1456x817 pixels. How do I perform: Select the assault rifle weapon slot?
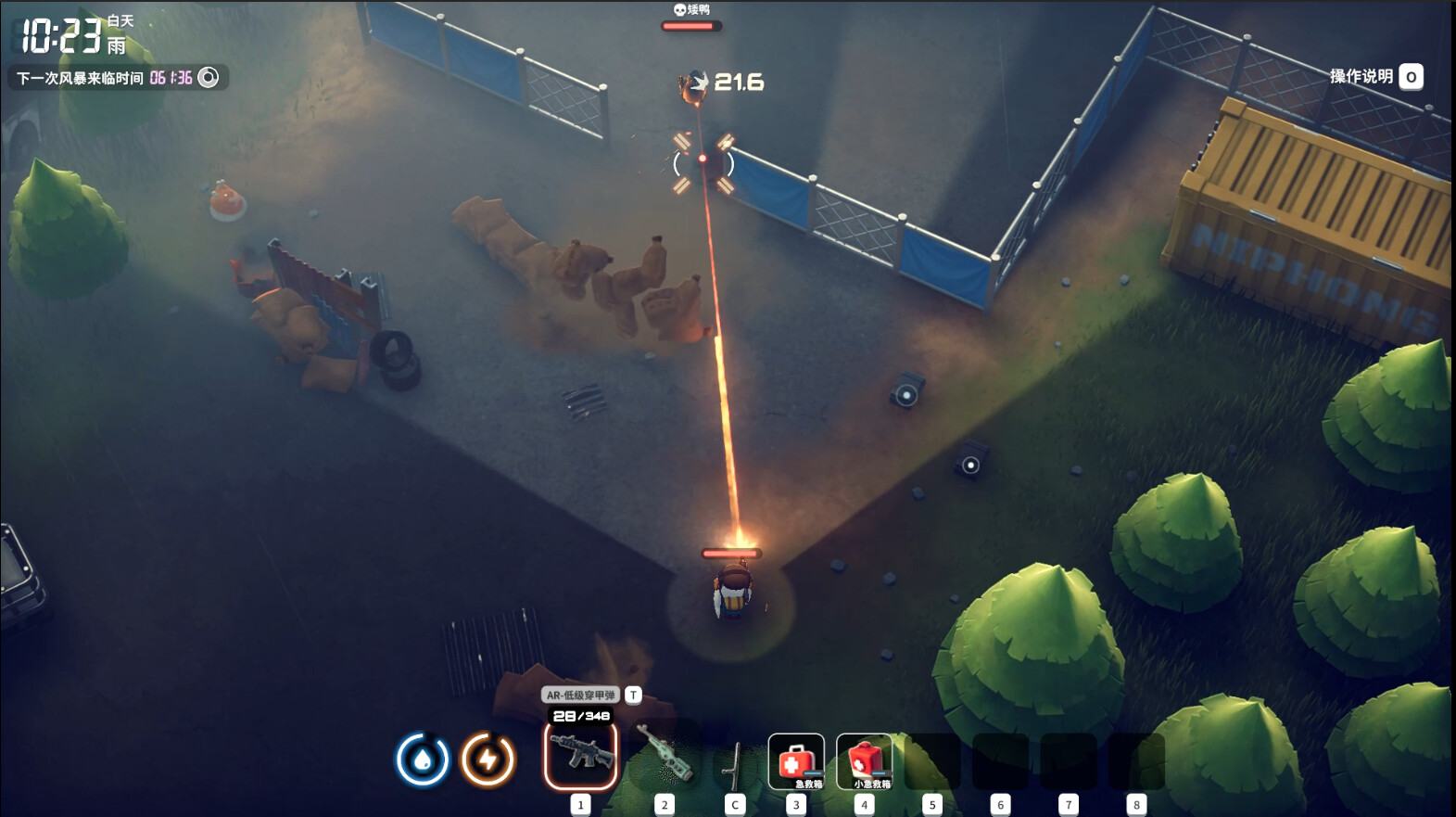581,756
